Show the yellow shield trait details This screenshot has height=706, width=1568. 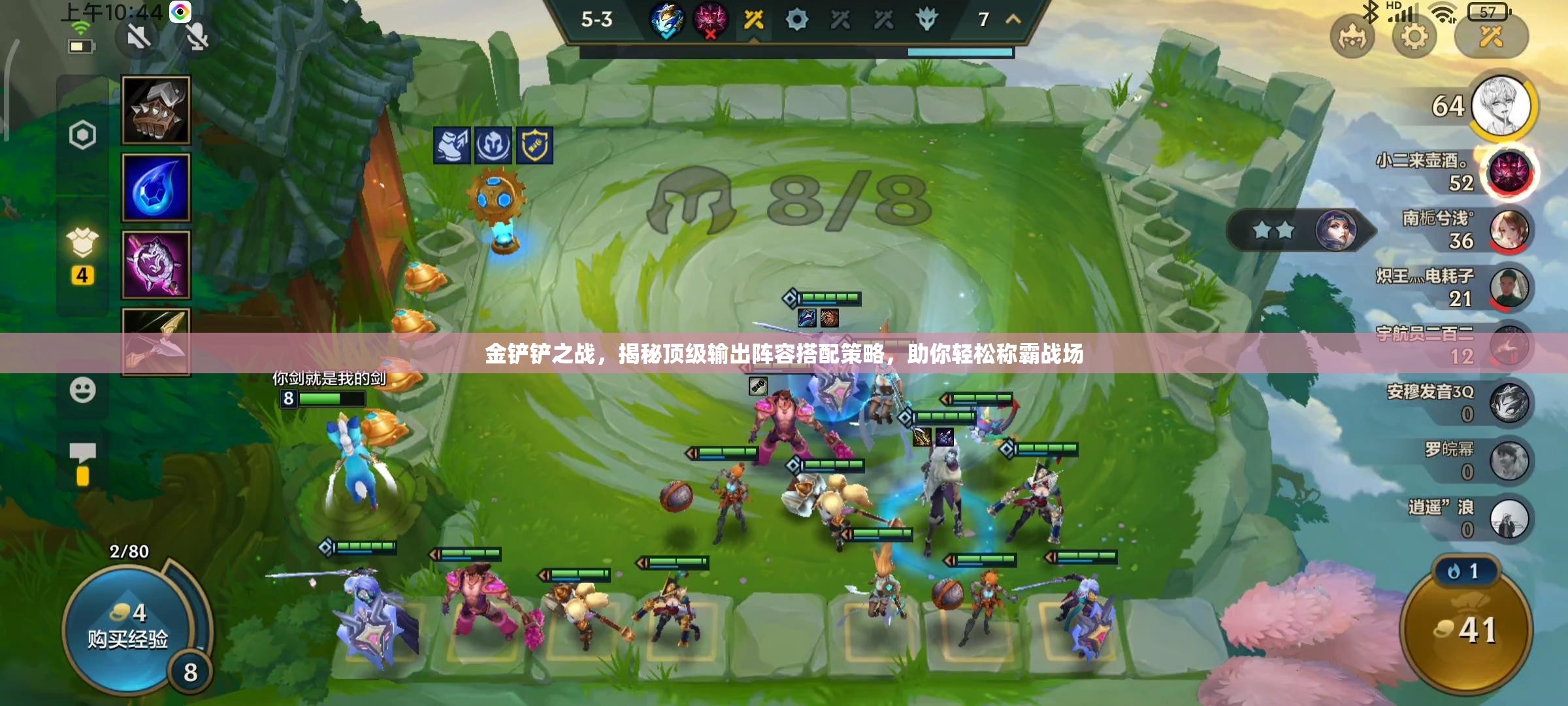tap(534, 145)
